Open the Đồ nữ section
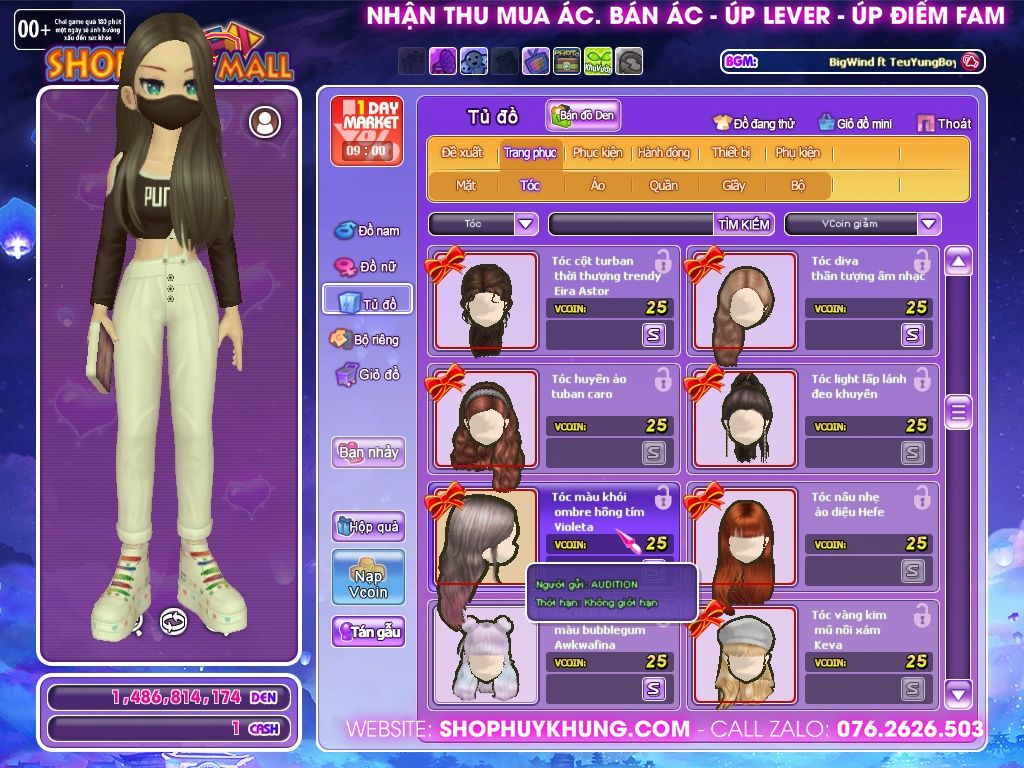The width and height of the screenshot is (1024, 768). click(367, 267)
